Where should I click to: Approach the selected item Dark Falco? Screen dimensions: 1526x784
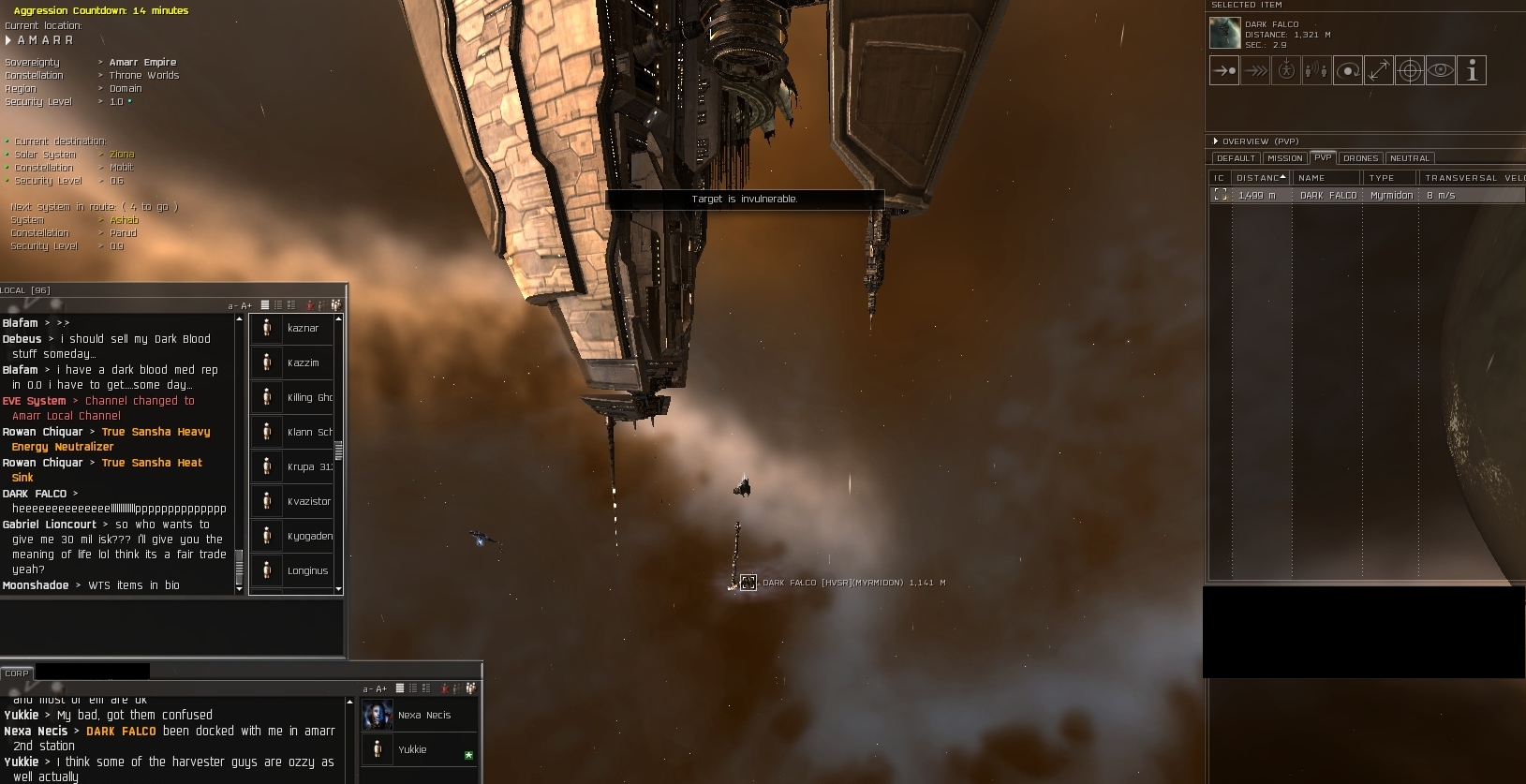click(1223, 70)
